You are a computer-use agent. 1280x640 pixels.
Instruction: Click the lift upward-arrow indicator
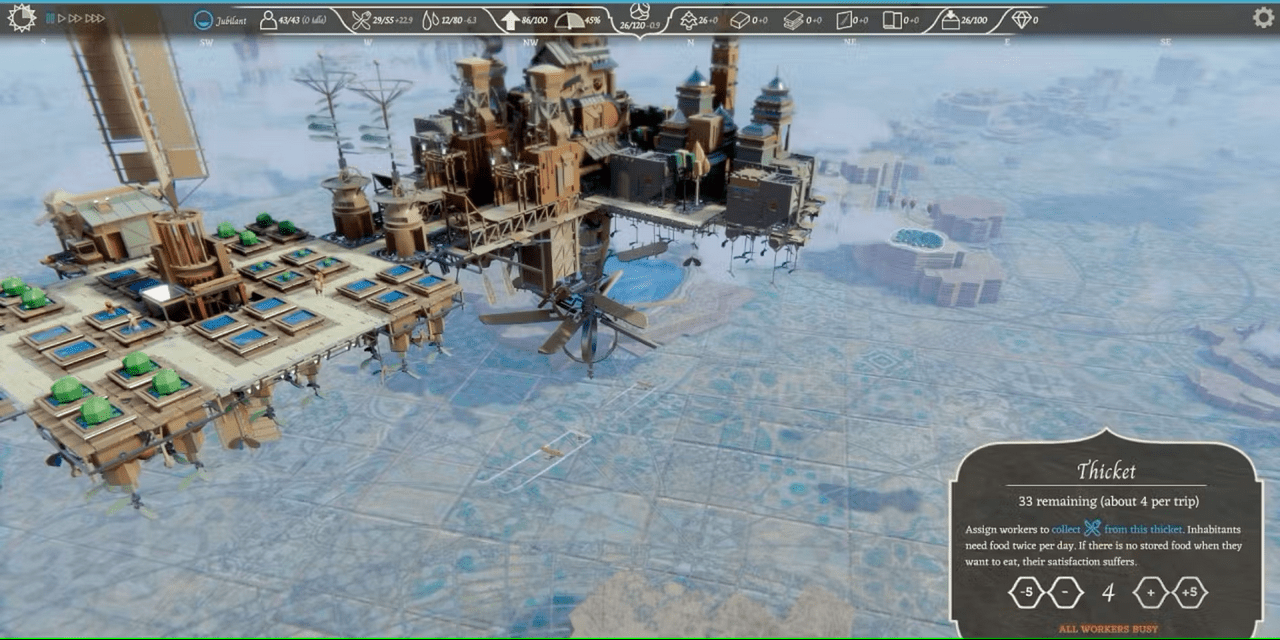click(508, 20)
